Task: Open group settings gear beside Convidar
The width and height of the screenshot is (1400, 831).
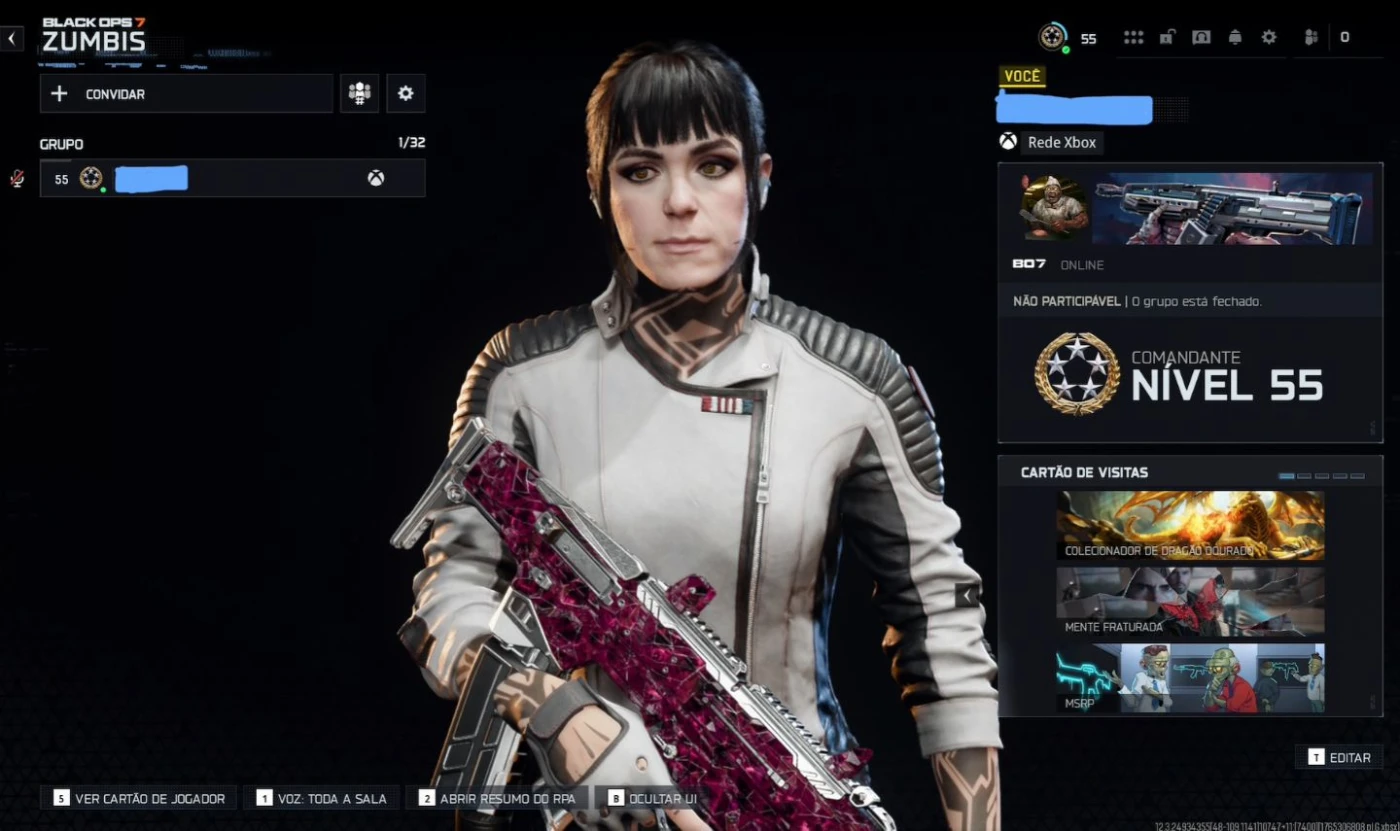Action: [405, 94]
